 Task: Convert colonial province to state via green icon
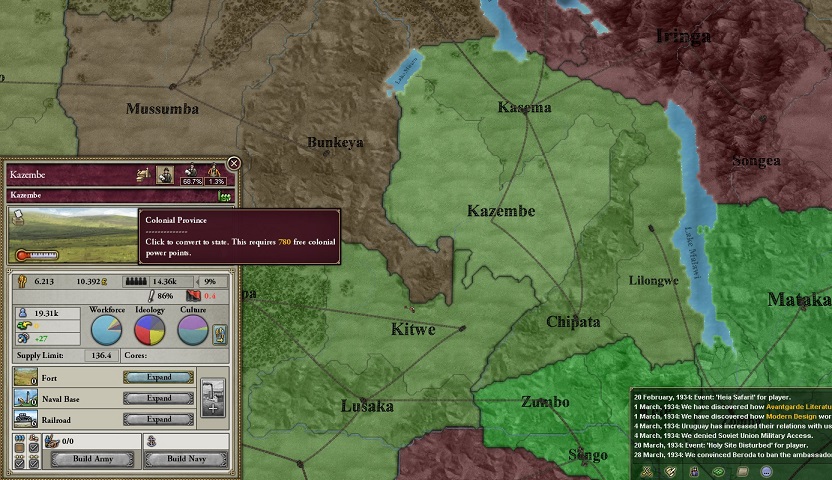tap(225, 197)
